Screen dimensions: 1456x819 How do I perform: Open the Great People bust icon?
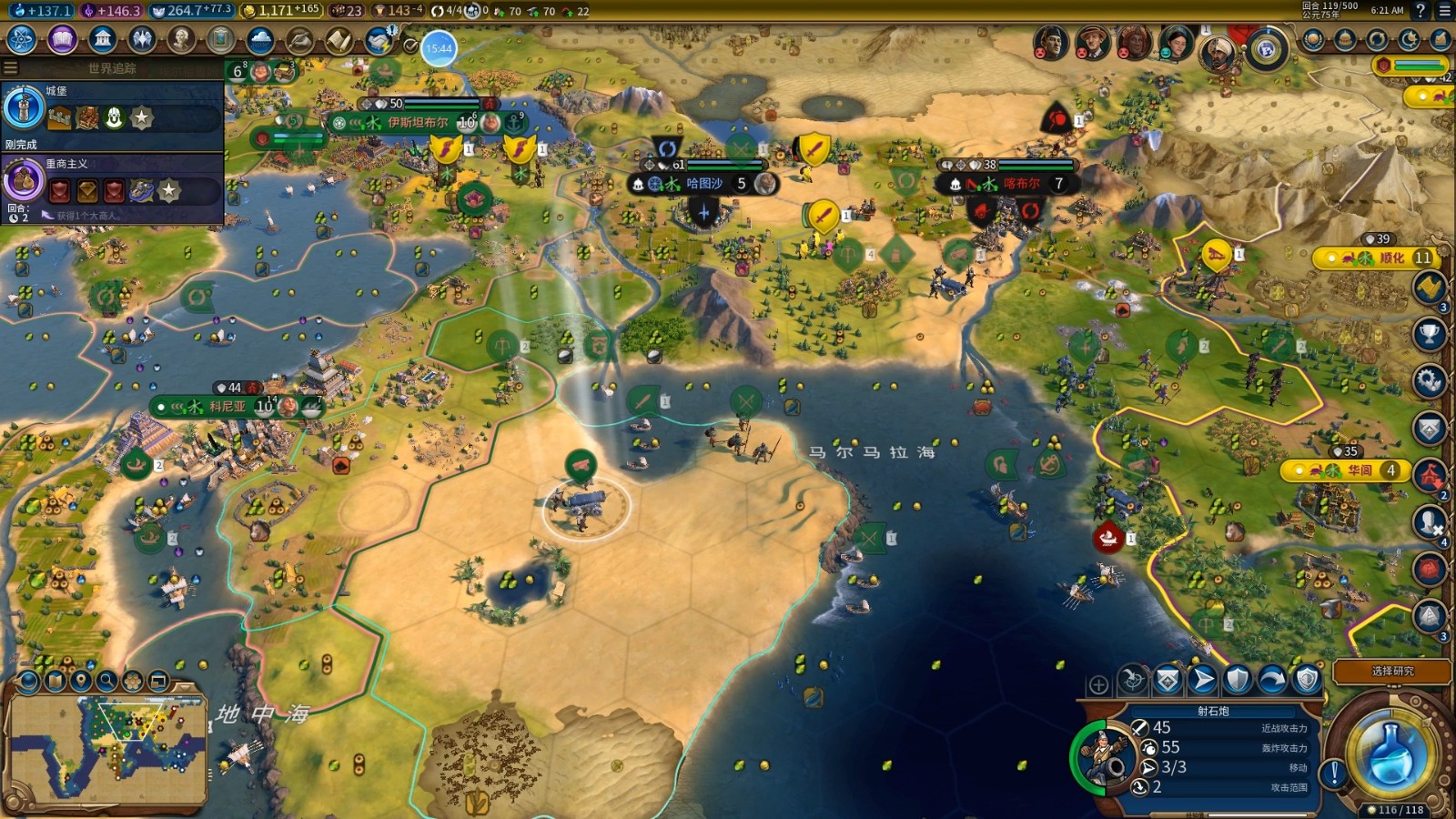[x=181, y=39]
